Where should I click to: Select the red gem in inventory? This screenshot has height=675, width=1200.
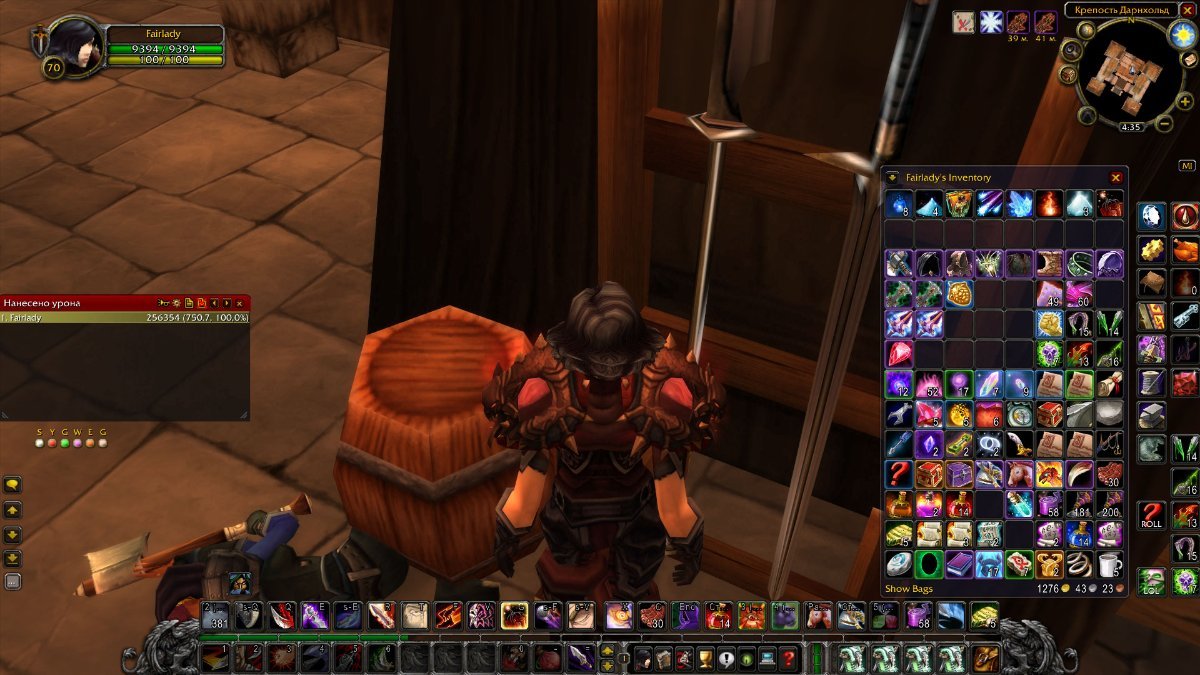pos(898,353)
